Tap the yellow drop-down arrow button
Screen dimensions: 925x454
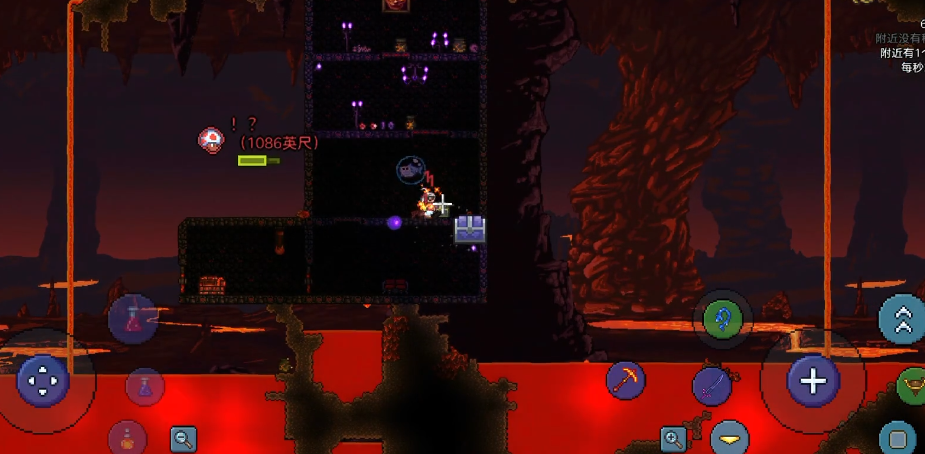point(730,438)
